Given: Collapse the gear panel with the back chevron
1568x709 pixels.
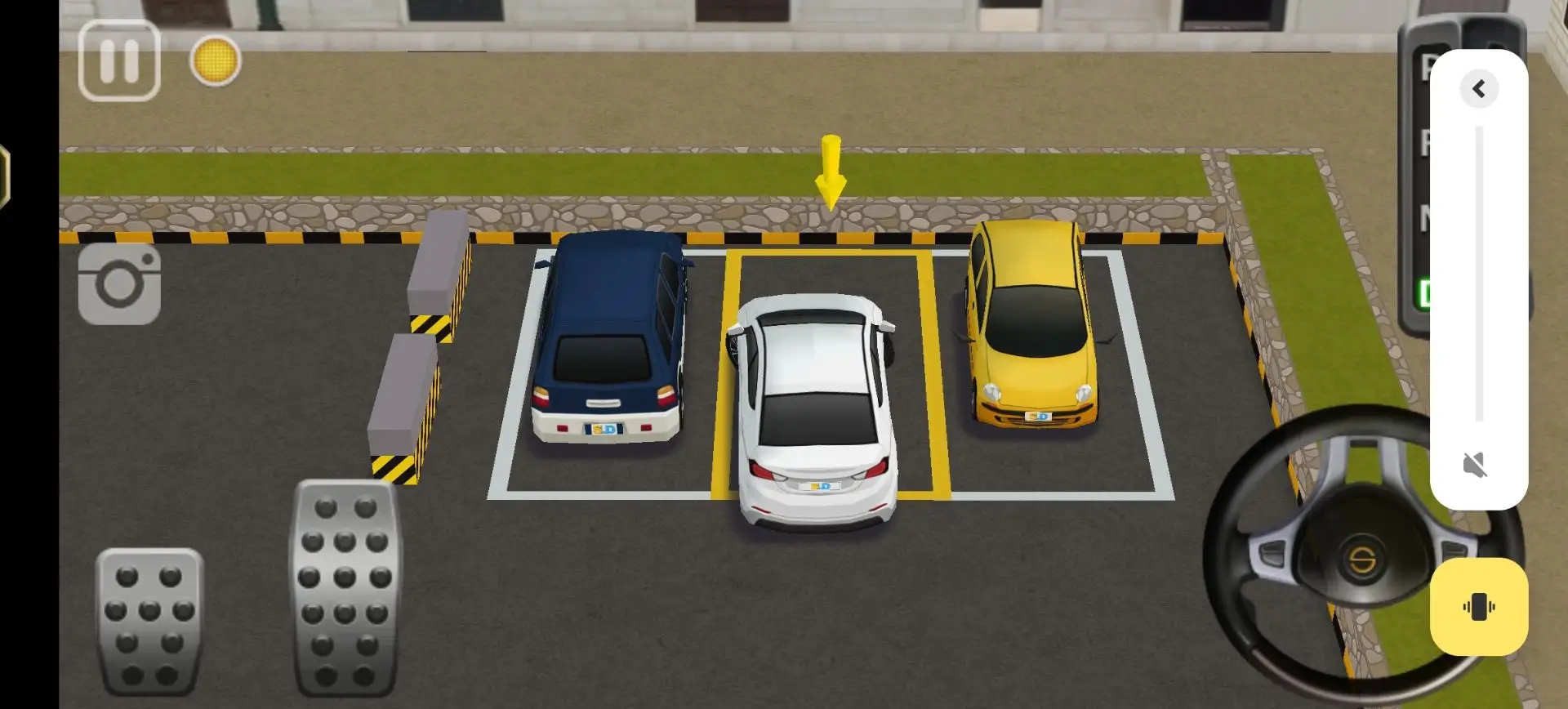Looking at the screenshot, I should (x=1479, y=87).
